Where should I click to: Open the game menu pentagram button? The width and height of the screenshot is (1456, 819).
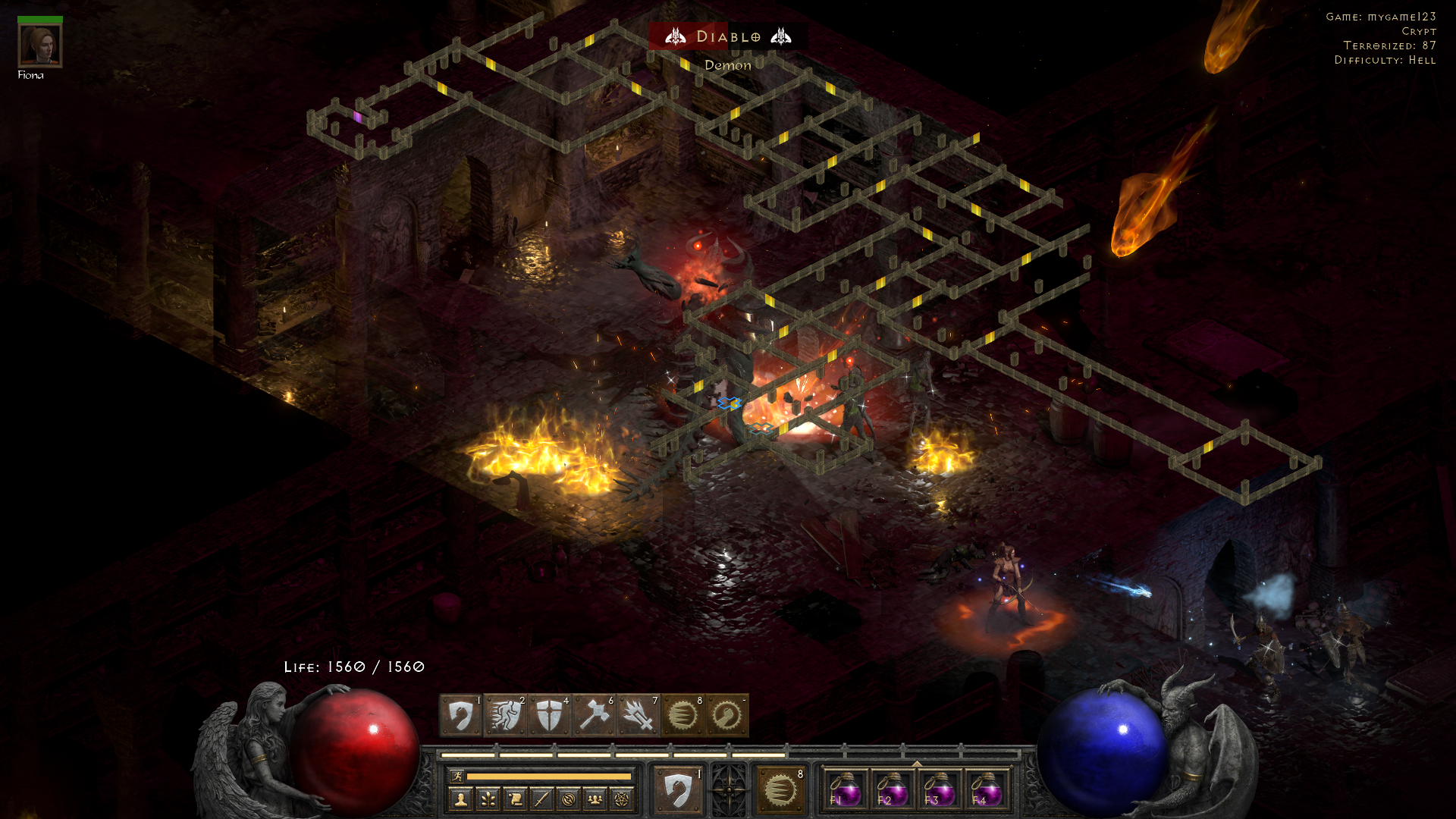tap(622, 799)
